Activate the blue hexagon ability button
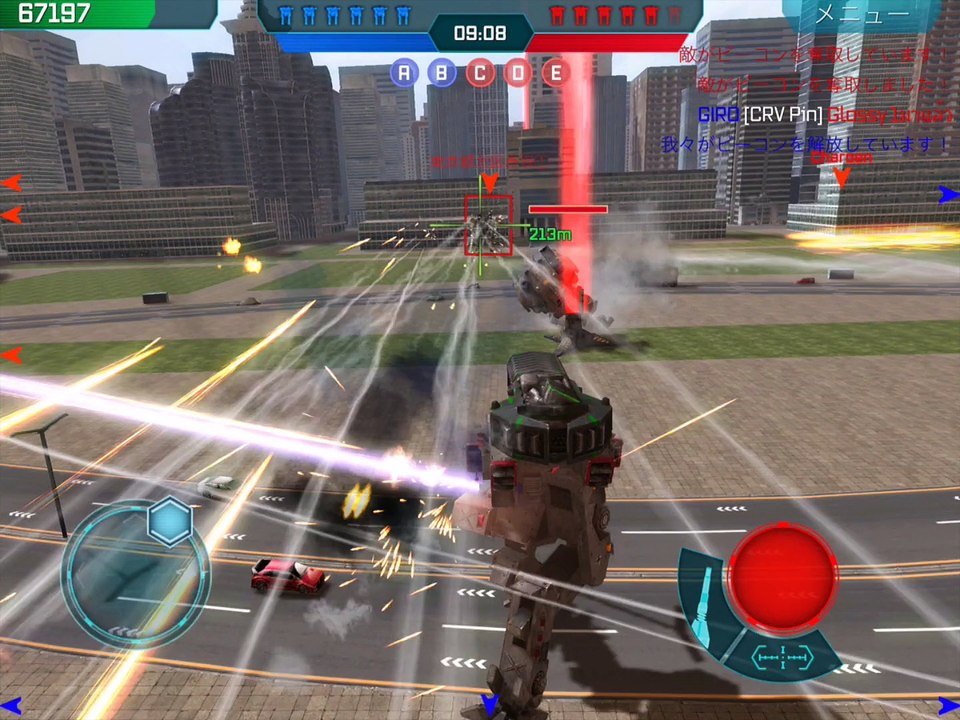Screen dimensions: 960x720 click(170, 520)
